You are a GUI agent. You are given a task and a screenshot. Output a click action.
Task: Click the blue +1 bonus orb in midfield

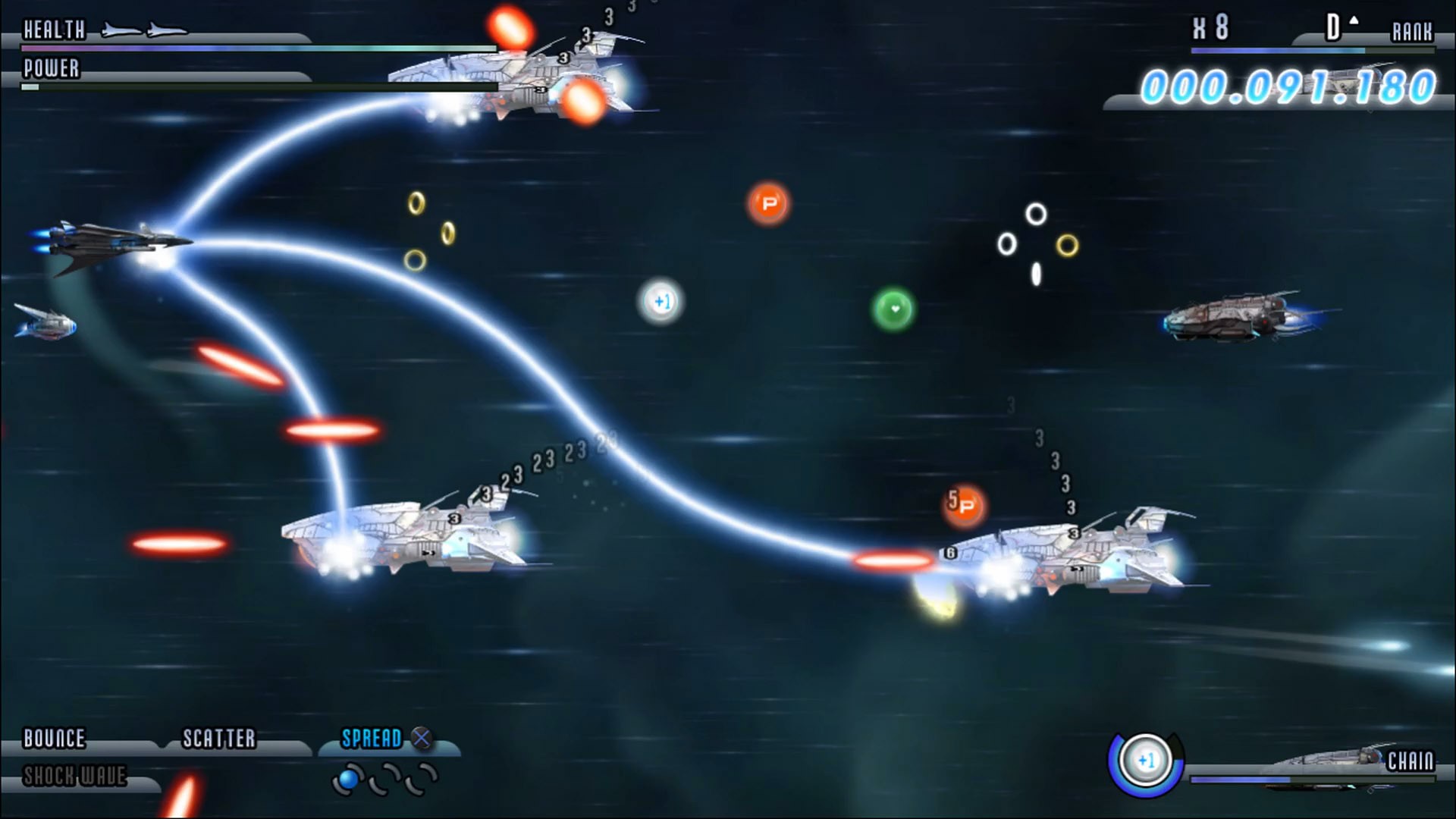coord(661,301)
